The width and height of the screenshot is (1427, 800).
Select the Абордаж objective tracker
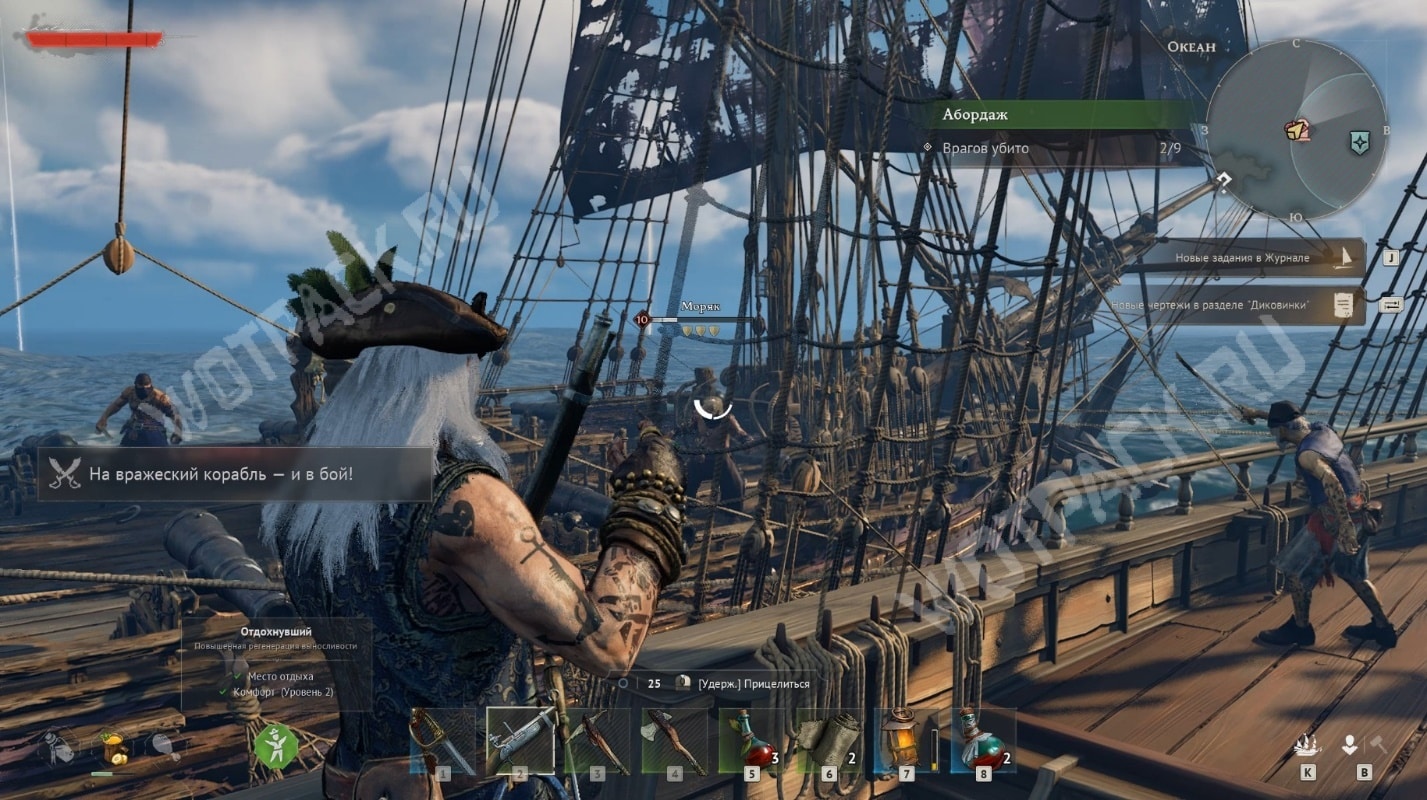[1060, 114]
